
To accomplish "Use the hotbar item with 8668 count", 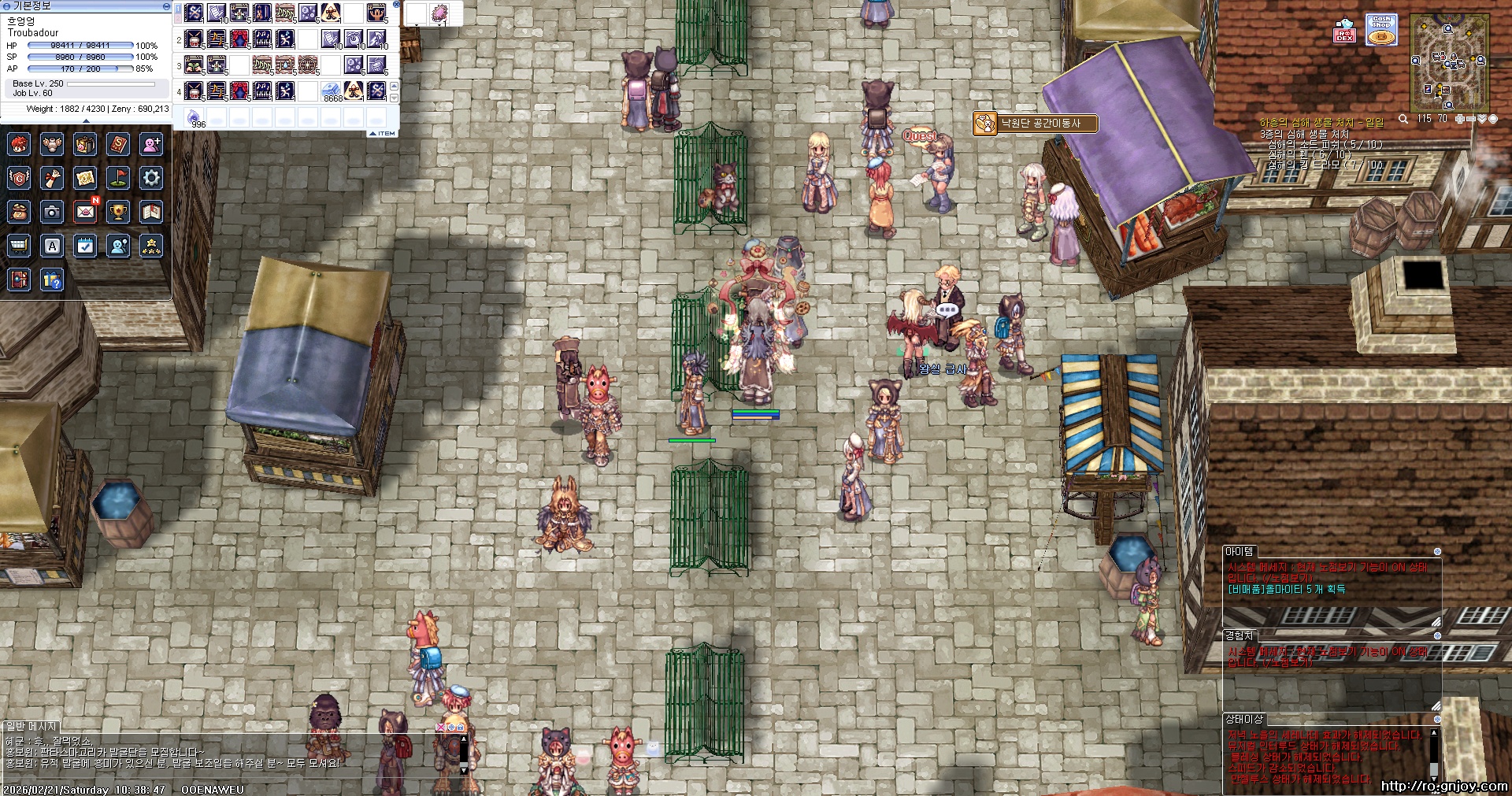I will point(332,91).
